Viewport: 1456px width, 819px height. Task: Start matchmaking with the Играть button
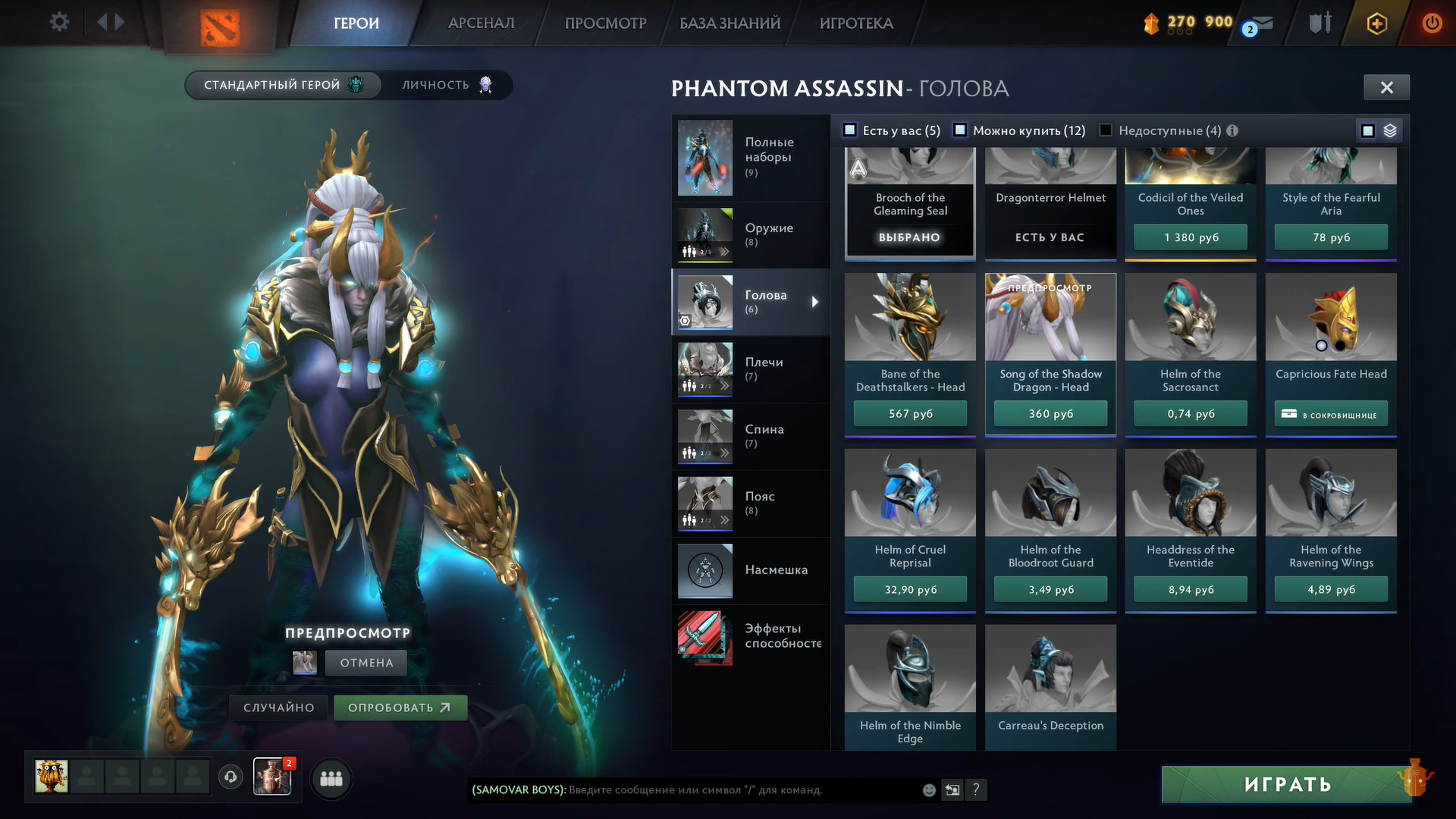(1287, 785)
